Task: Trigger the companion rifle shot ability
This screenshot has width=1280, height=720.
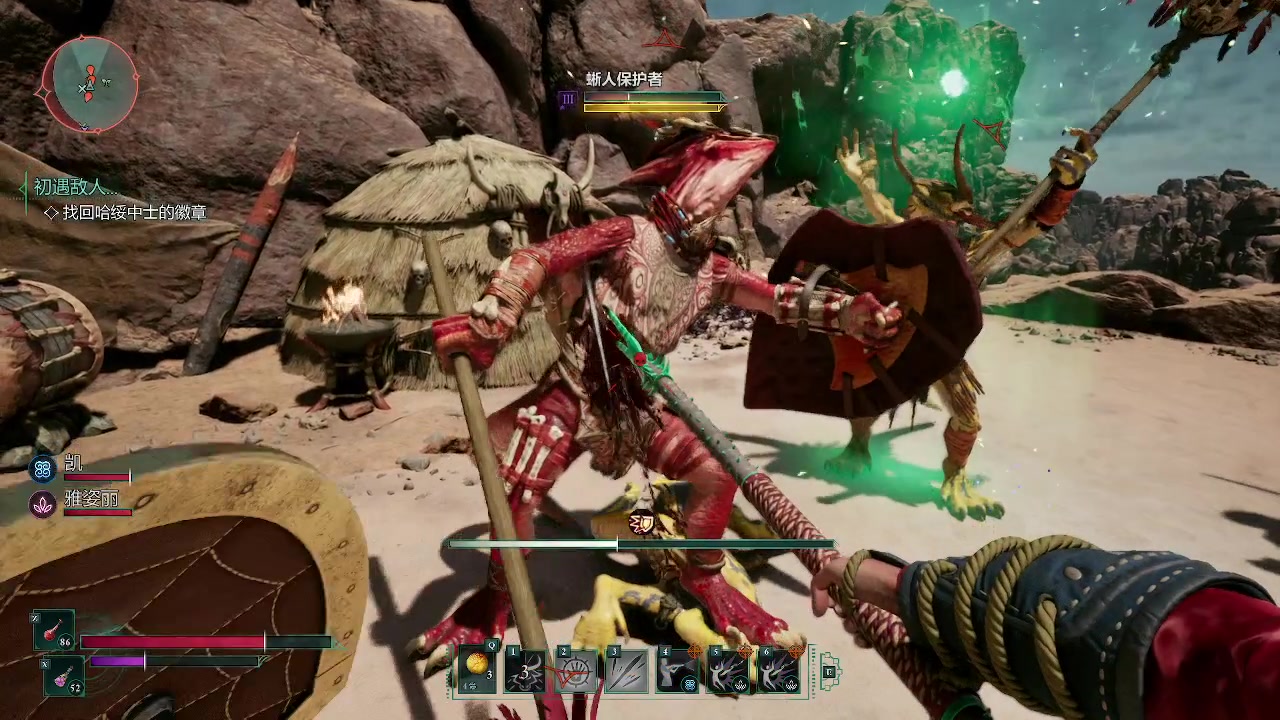Action: (678, 669)
